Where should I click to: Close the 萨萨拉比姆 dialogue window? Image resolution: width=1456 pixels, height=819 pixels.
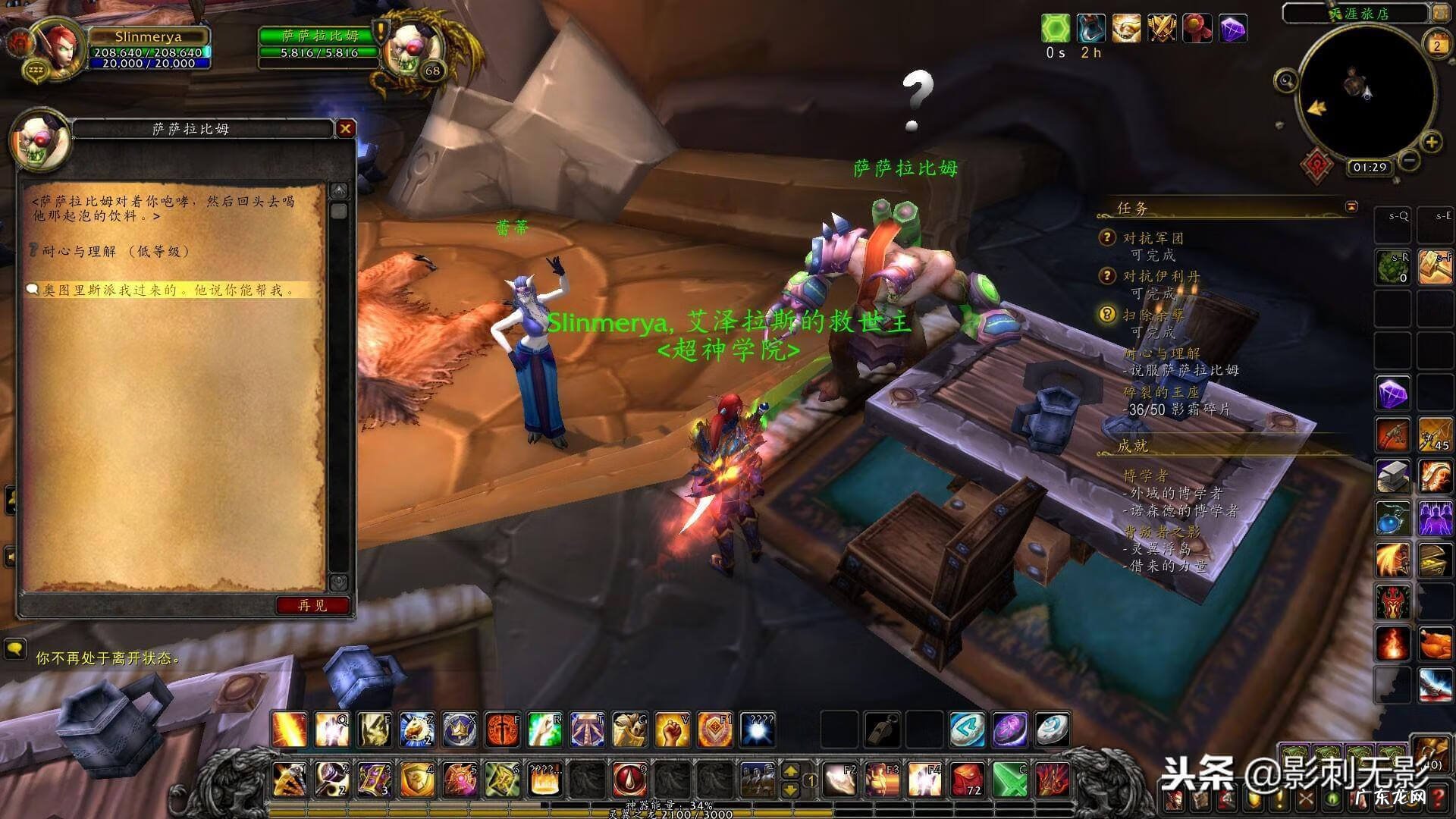click(345, 129)
